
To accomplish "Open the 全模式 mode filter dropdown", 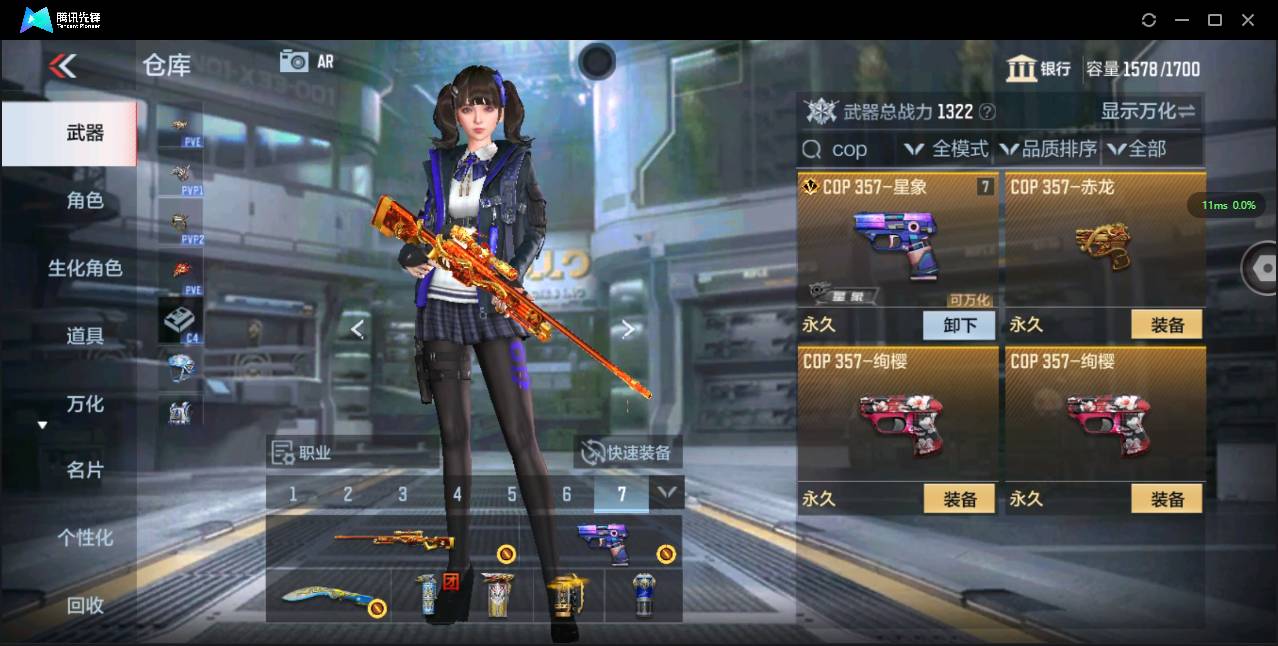I will 946,150.
